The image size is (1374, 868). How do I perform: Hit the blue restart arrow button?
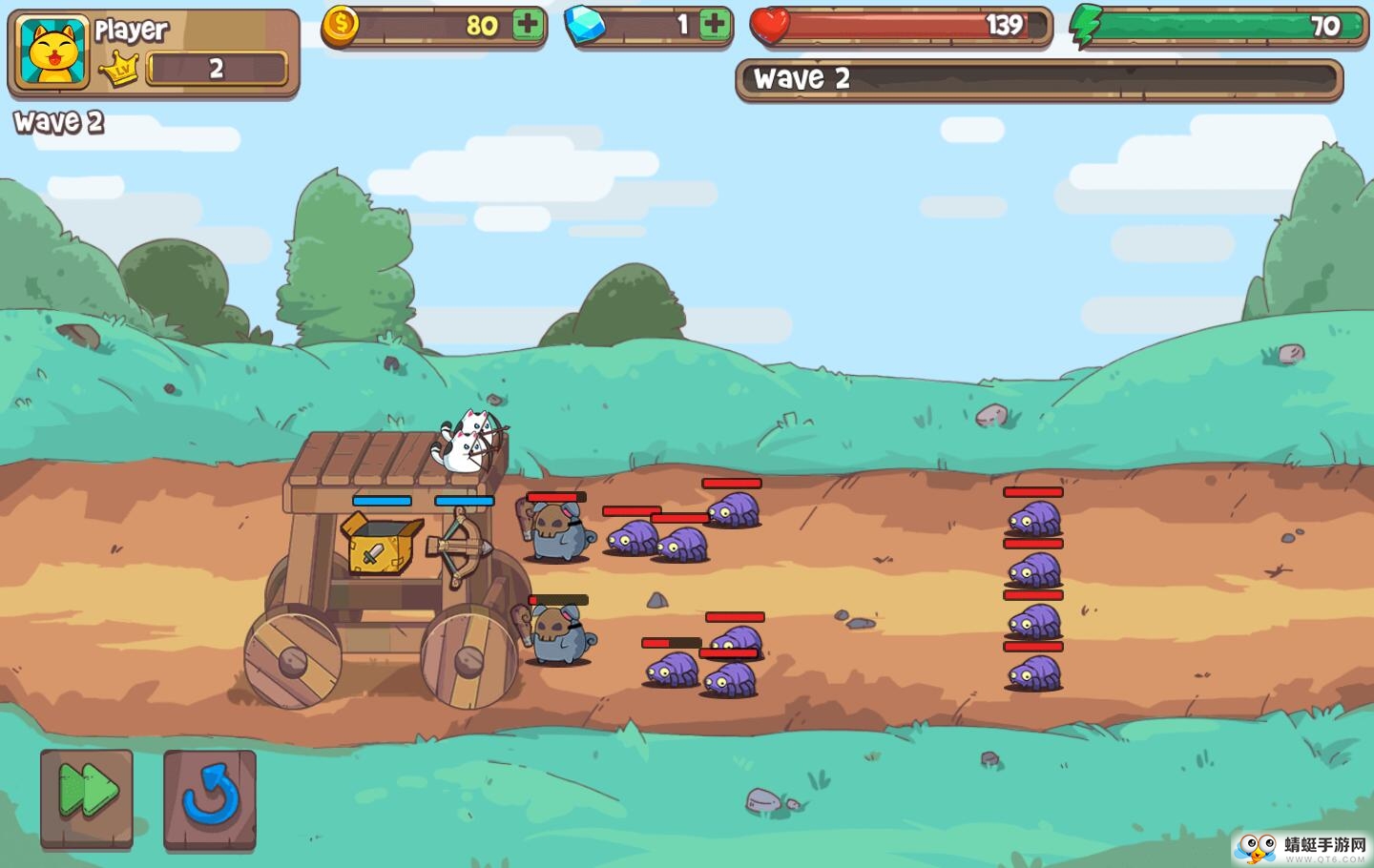pyautogui.click(x=210, y=797)
